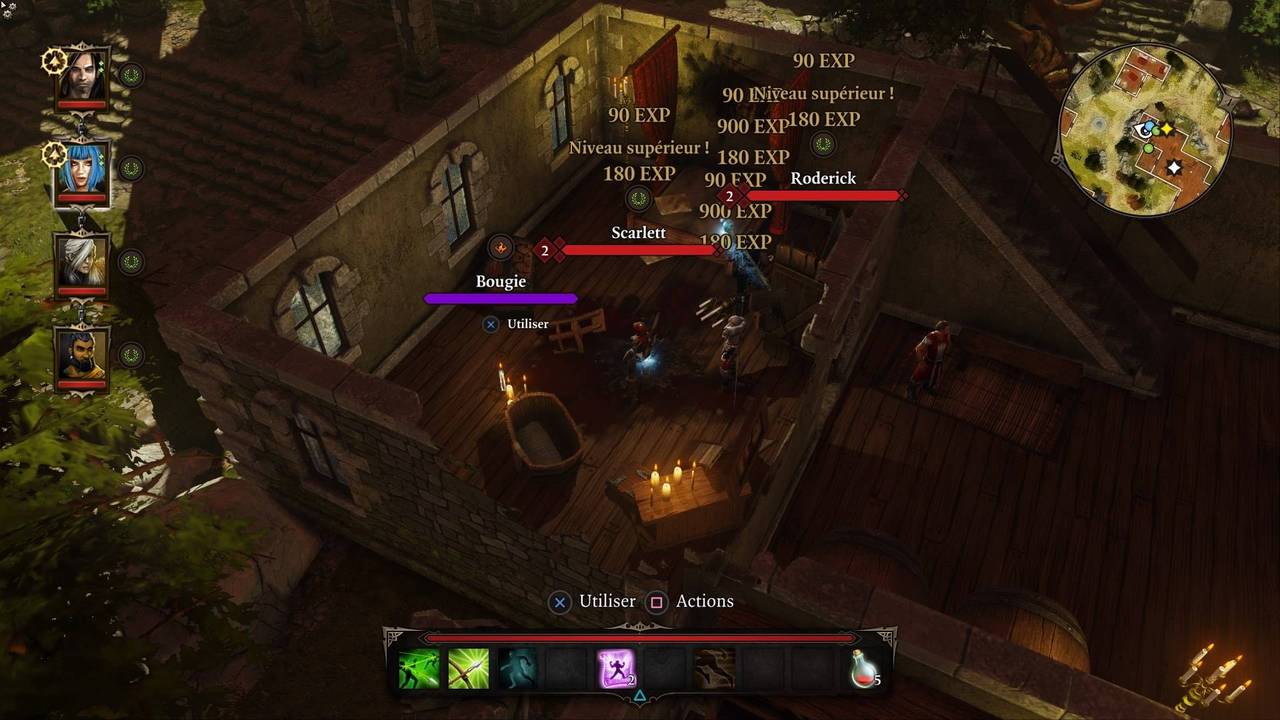This screenshot has height=720, width=1280.
Task: Choose the white-haired character portrait
Action: click(x=82, y=262)
